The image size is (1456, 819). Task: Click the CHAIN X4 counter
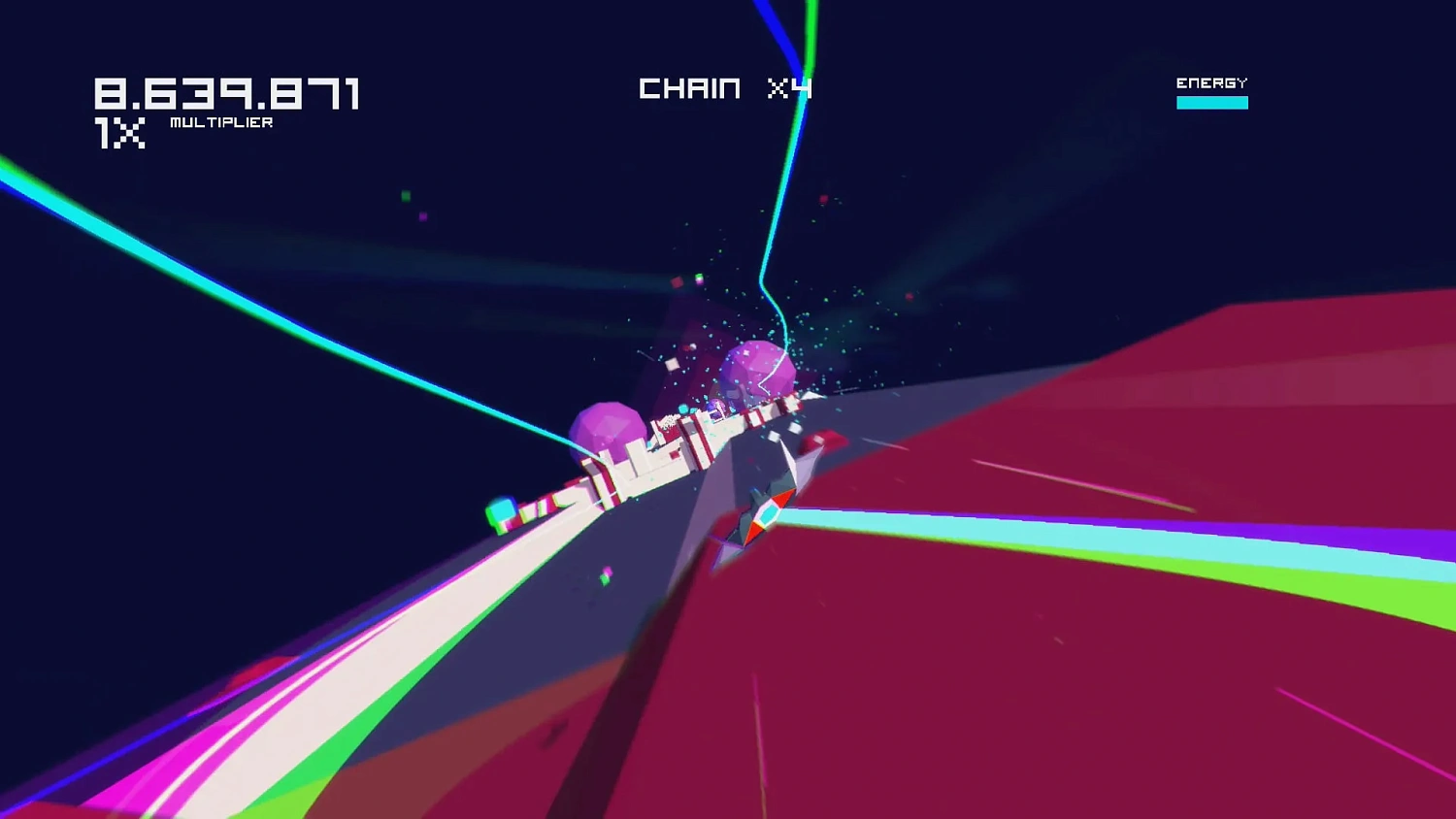723,88
